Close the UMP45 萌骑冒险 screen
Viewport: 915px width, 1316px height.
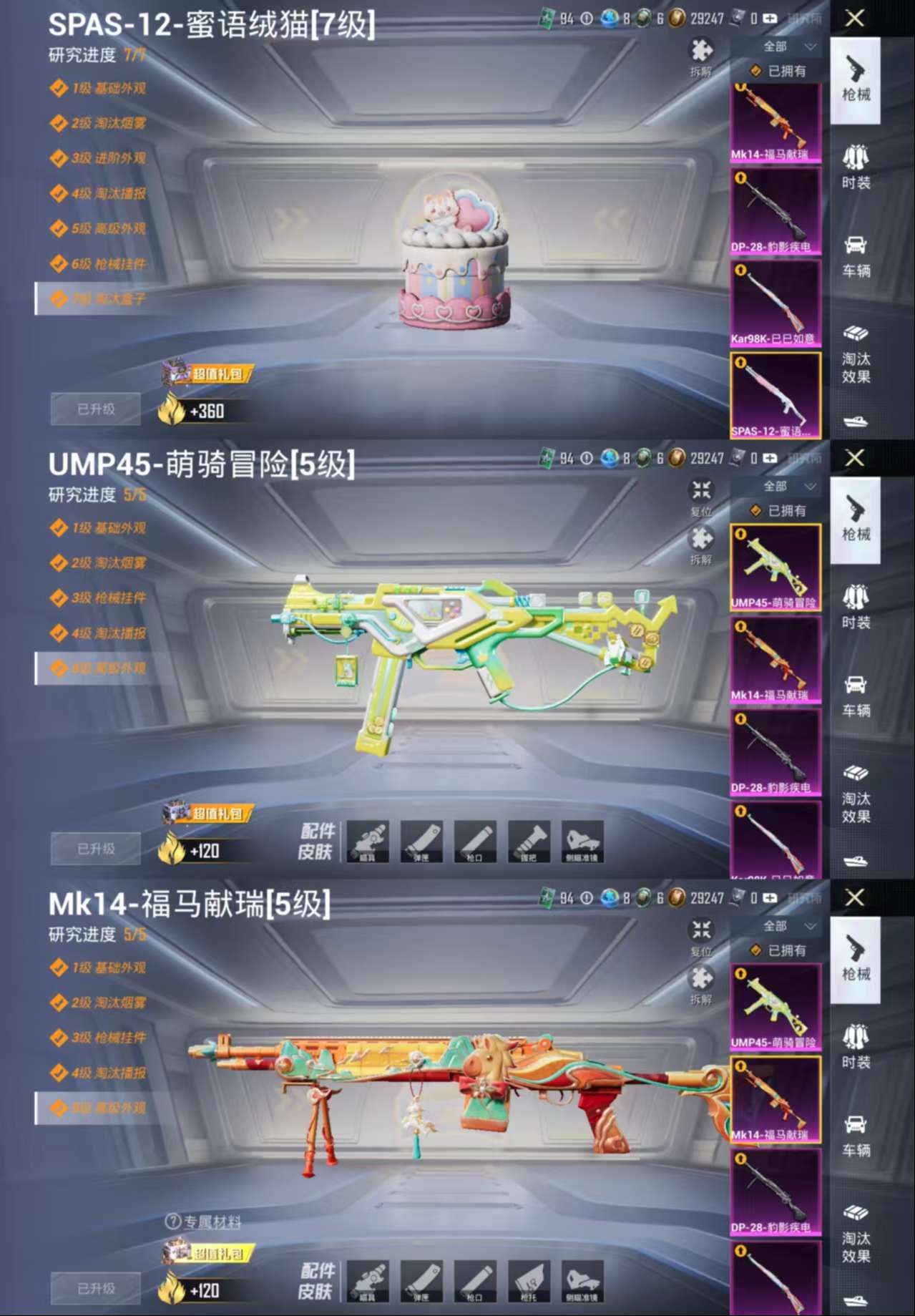(x=855, y=458)
